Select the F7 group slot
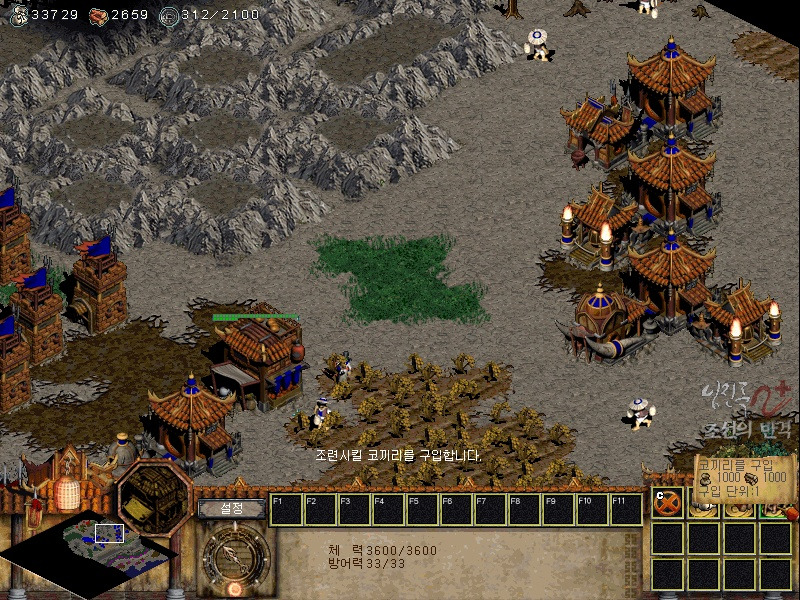 pos(491,509)
